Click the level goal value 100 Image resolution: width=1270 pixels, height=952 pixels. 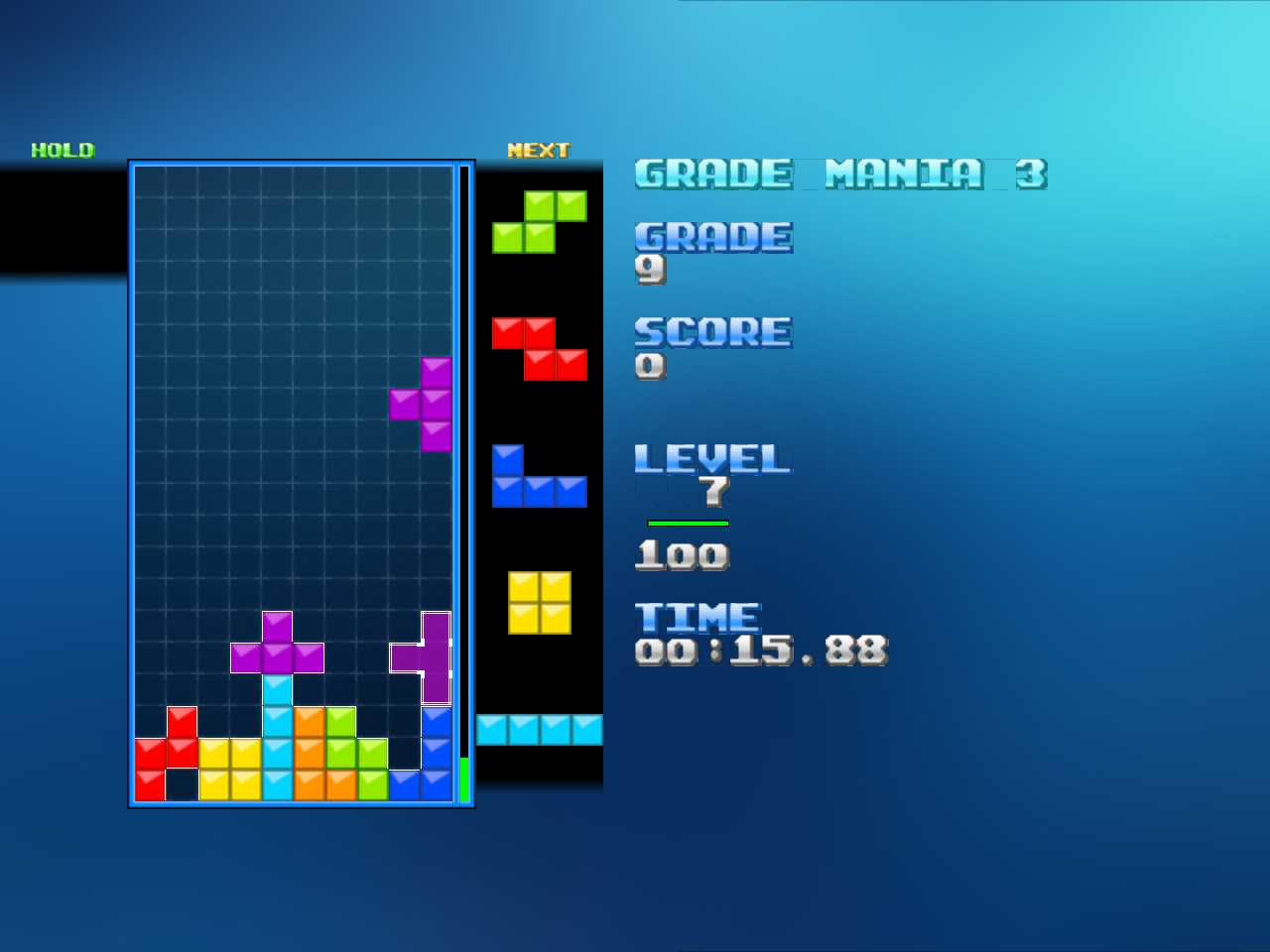point(681,554)
